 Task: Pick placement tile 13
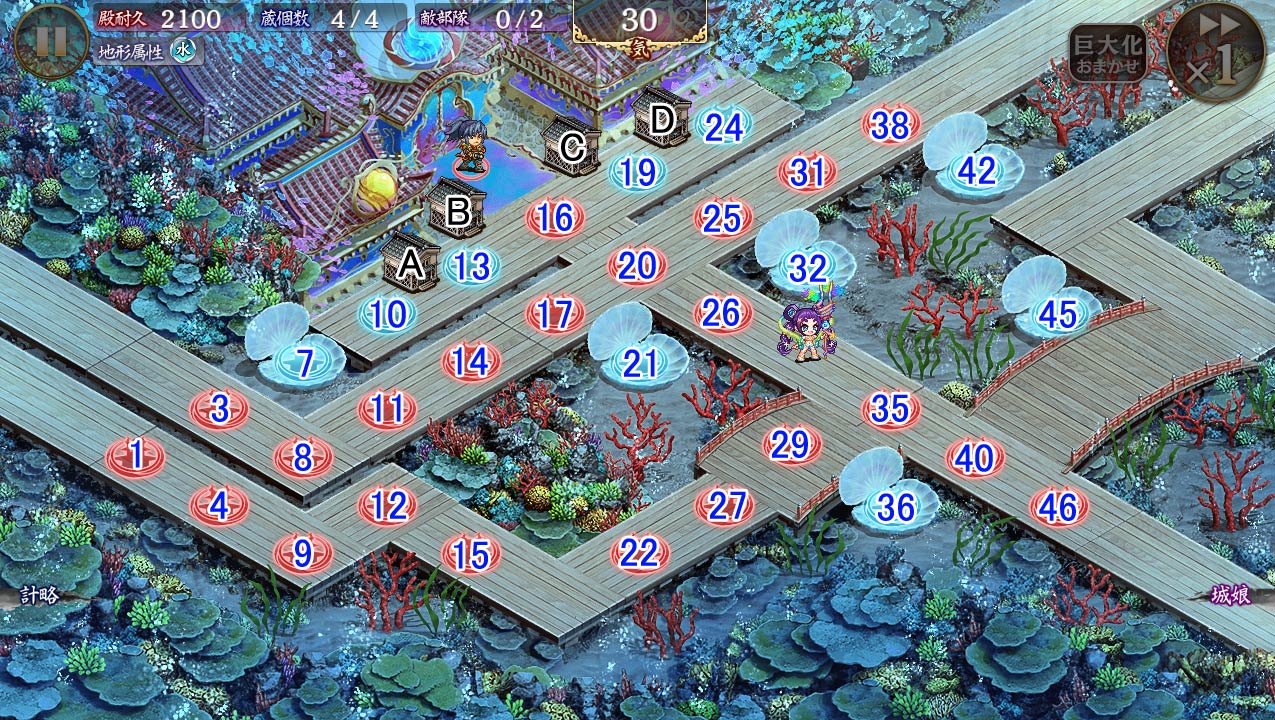tap(471, 266)
